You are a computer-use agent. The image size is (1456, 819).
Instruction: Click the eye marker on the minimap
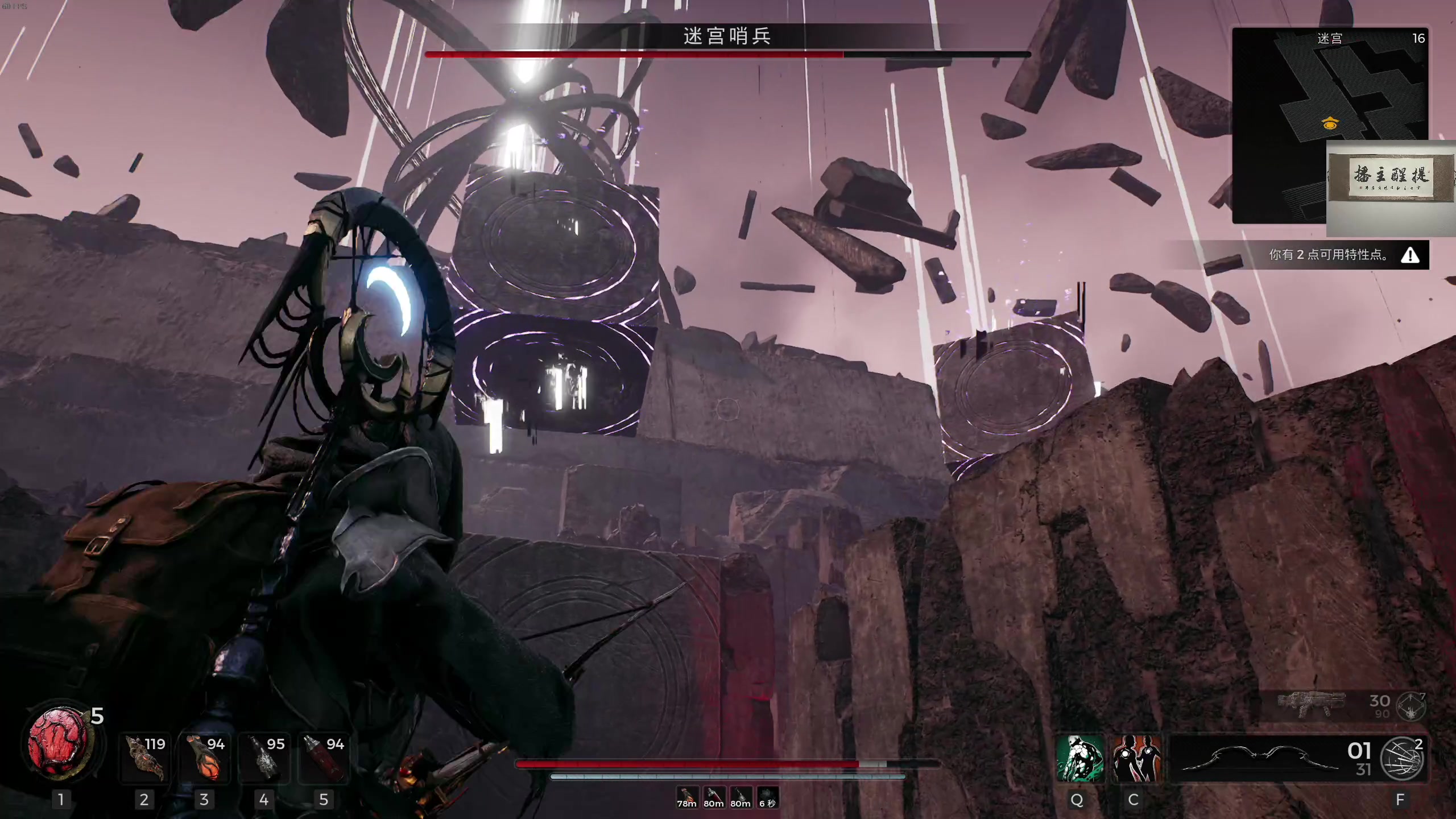click(1330, 123)
